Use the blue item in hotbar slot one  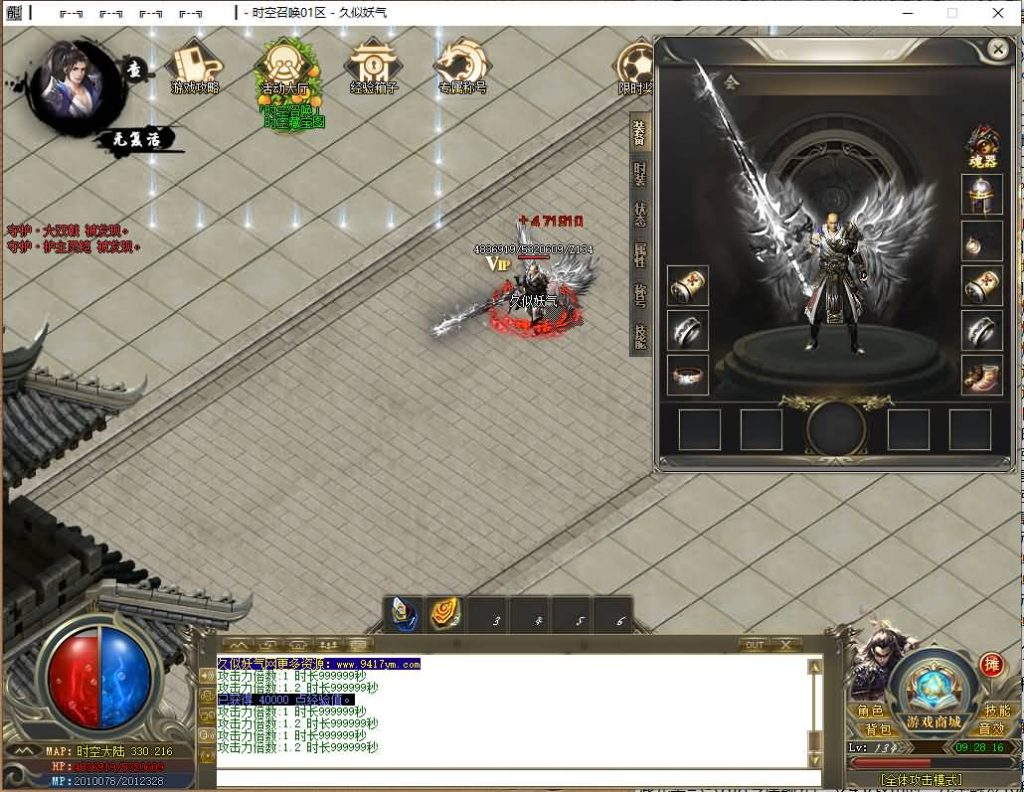pyautogui.click(x=405, y=614)
